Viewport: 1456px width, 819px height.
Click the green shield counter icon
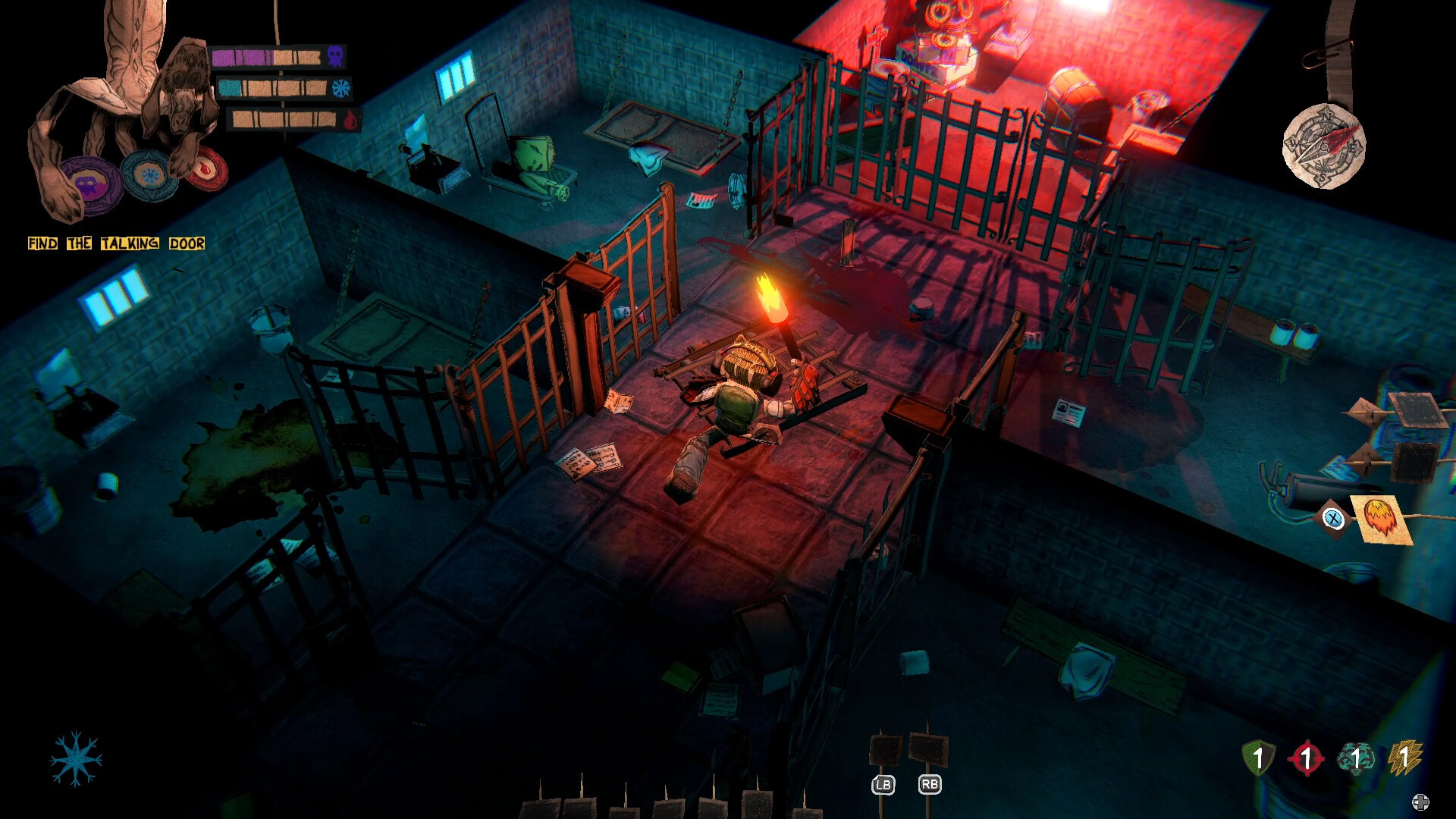[1258, 757]
